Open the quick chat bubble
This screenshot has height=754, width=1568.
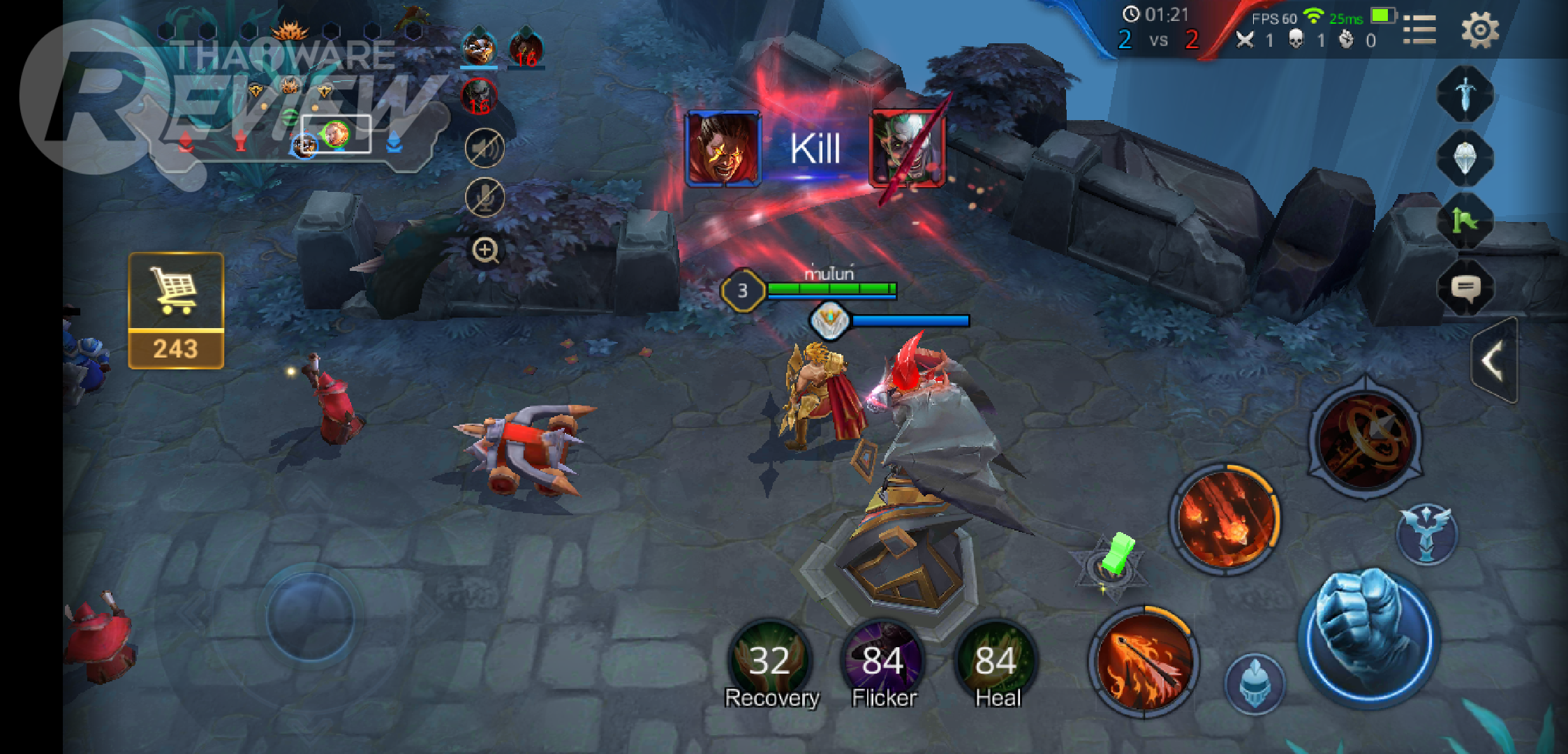click(x=1465, y=288)
